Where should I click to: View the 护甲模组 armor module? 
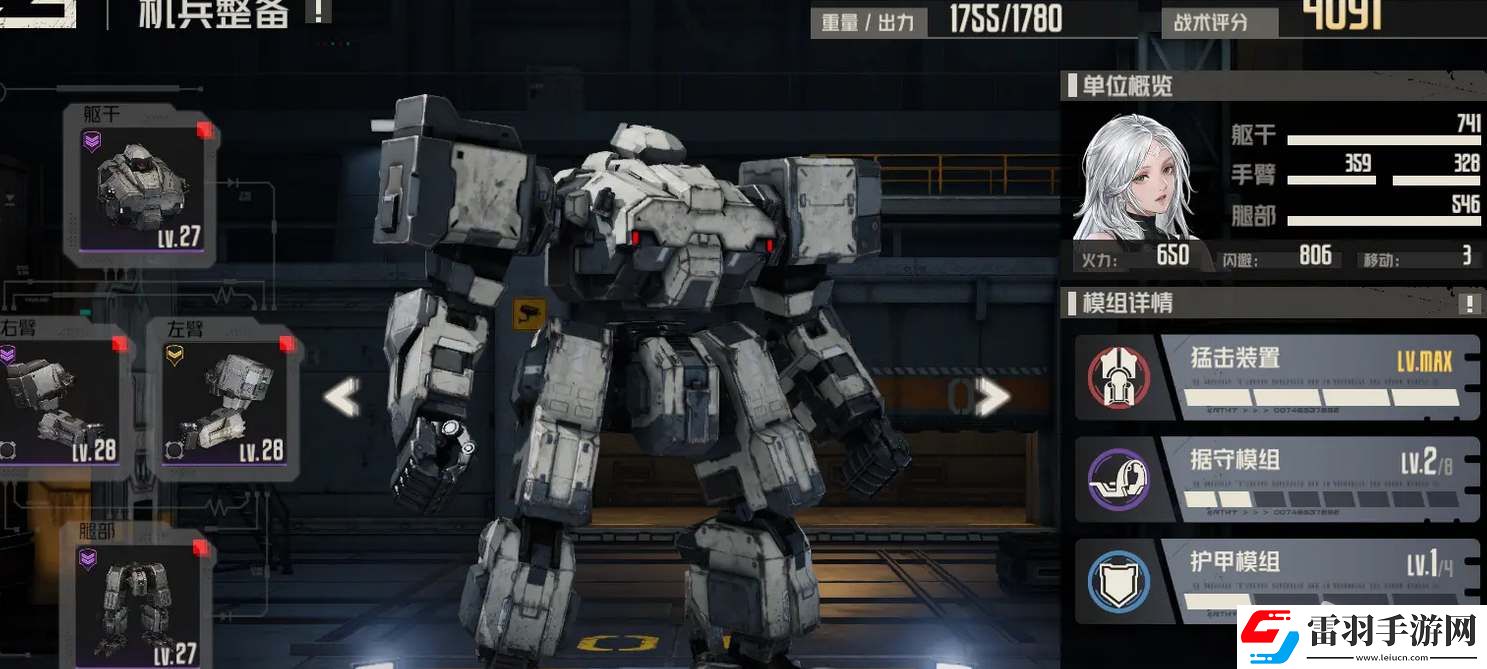(1277, 580)
